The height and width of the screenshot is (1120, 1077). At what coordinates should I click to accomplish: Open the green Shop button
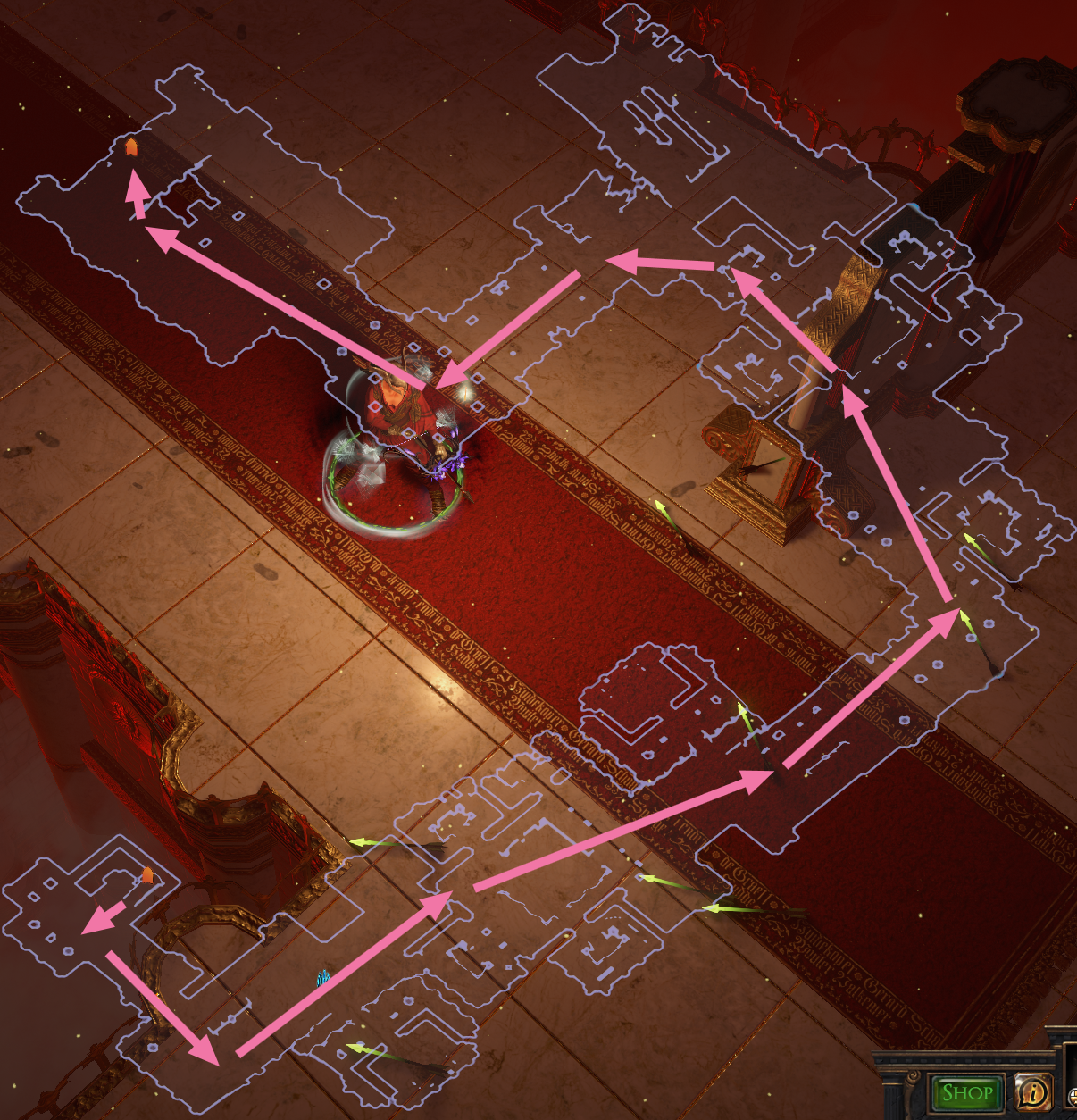[966, 1091]
